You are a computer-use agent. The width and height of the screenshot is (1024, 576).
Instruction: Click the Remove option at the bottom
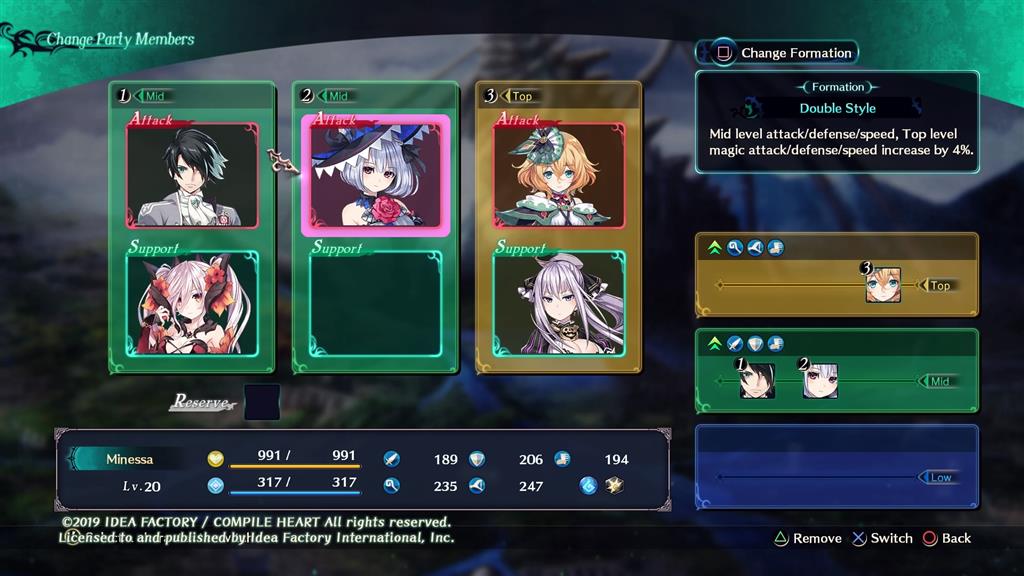point(808,538)
